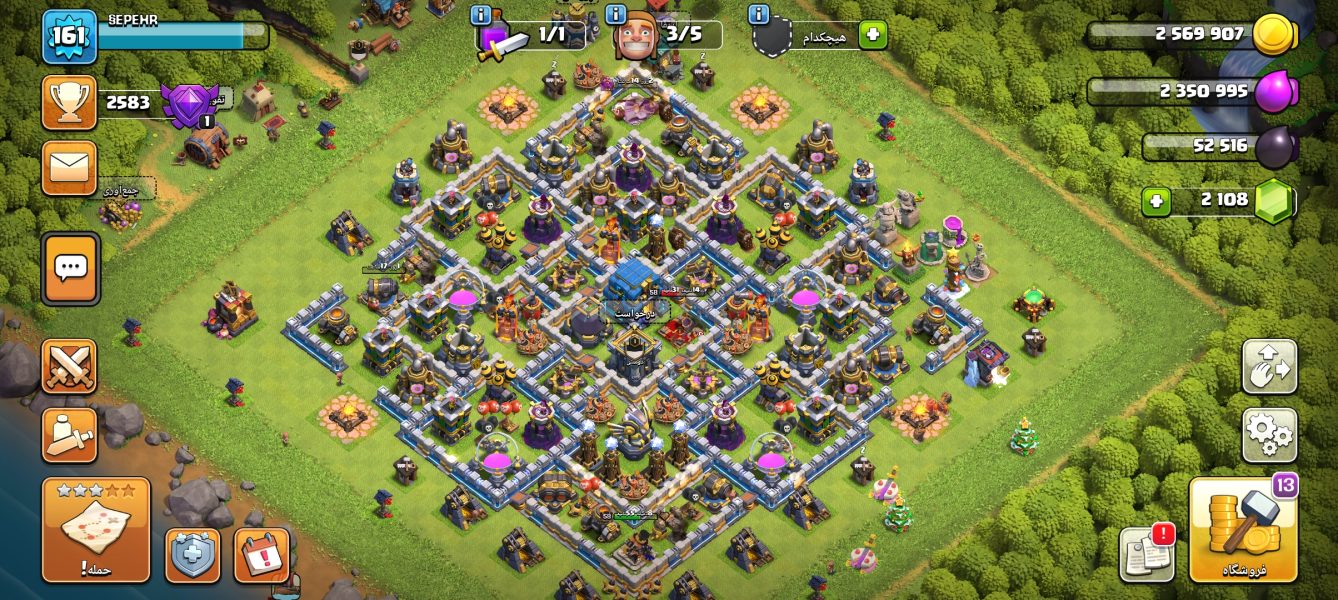Open the events calendar button
This screenshot has height=600, width=1338.
pyautogui.click(x=262, y=555)
